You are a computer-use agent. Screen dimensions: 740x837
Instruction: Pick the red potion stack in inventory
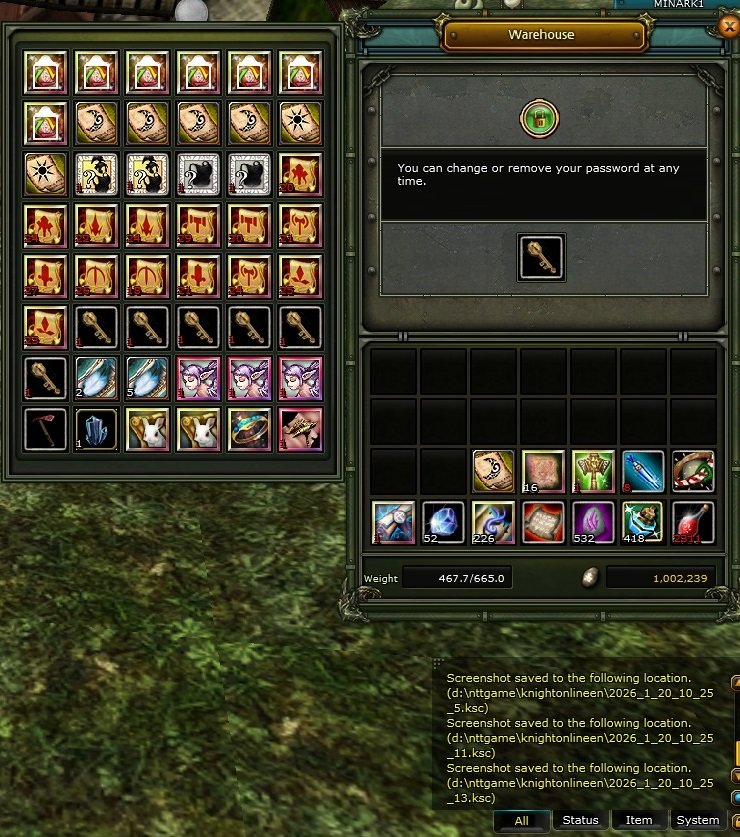coord(693,522)
